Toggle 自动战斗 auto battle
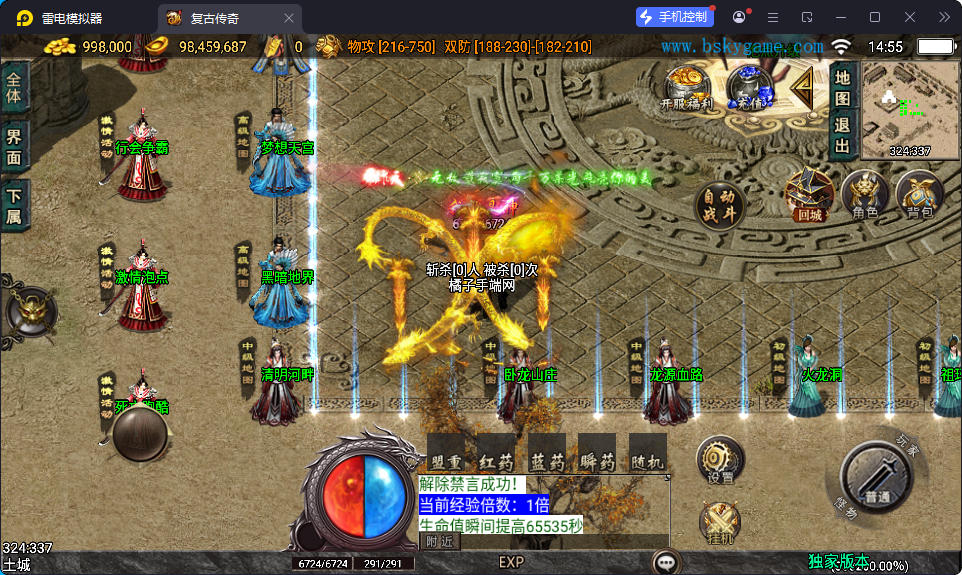 click(x=719, y=204)
